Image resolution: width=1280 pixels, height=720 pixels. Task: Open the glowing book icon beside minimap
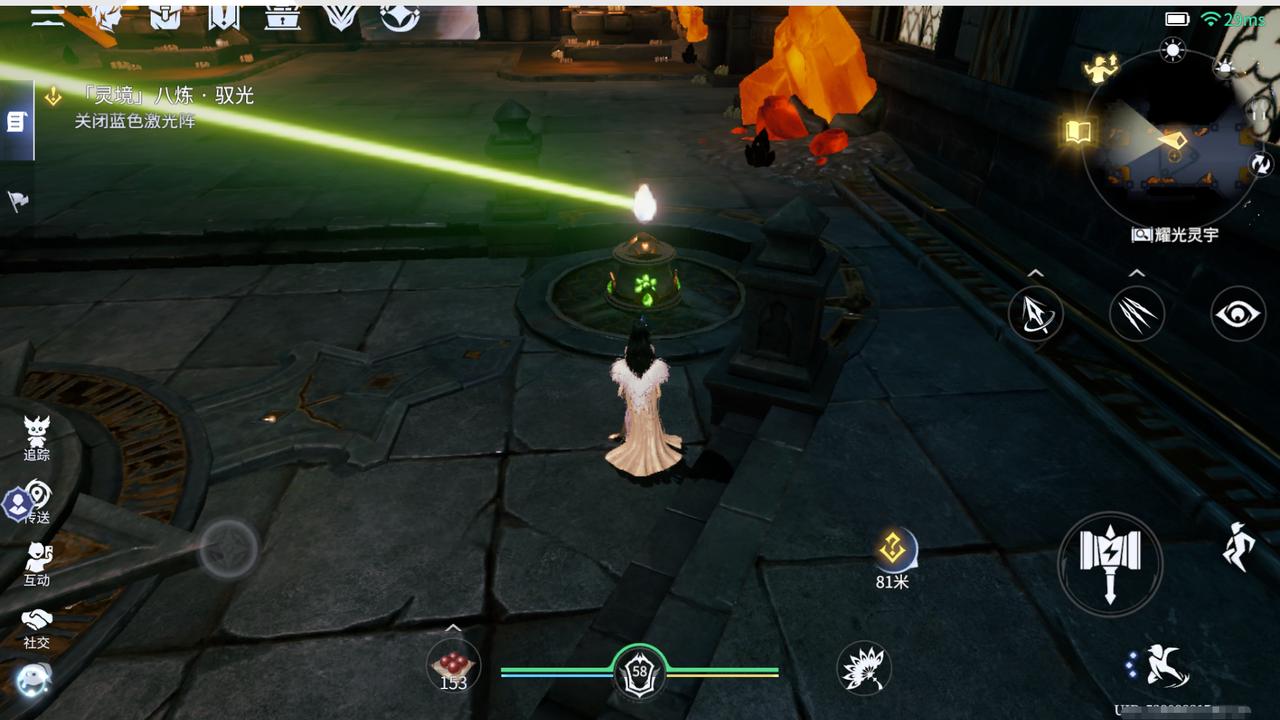(x=1078, y=131)
